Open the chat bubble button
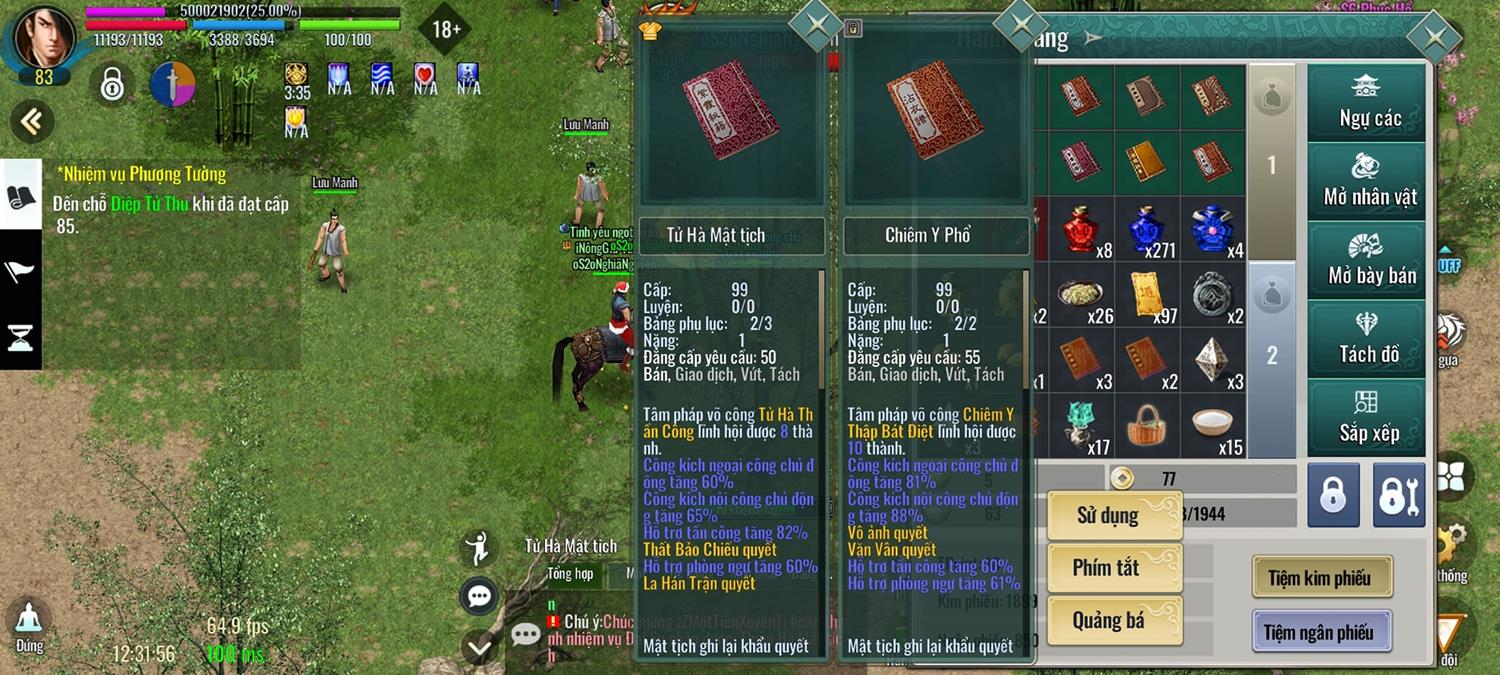 479,597
